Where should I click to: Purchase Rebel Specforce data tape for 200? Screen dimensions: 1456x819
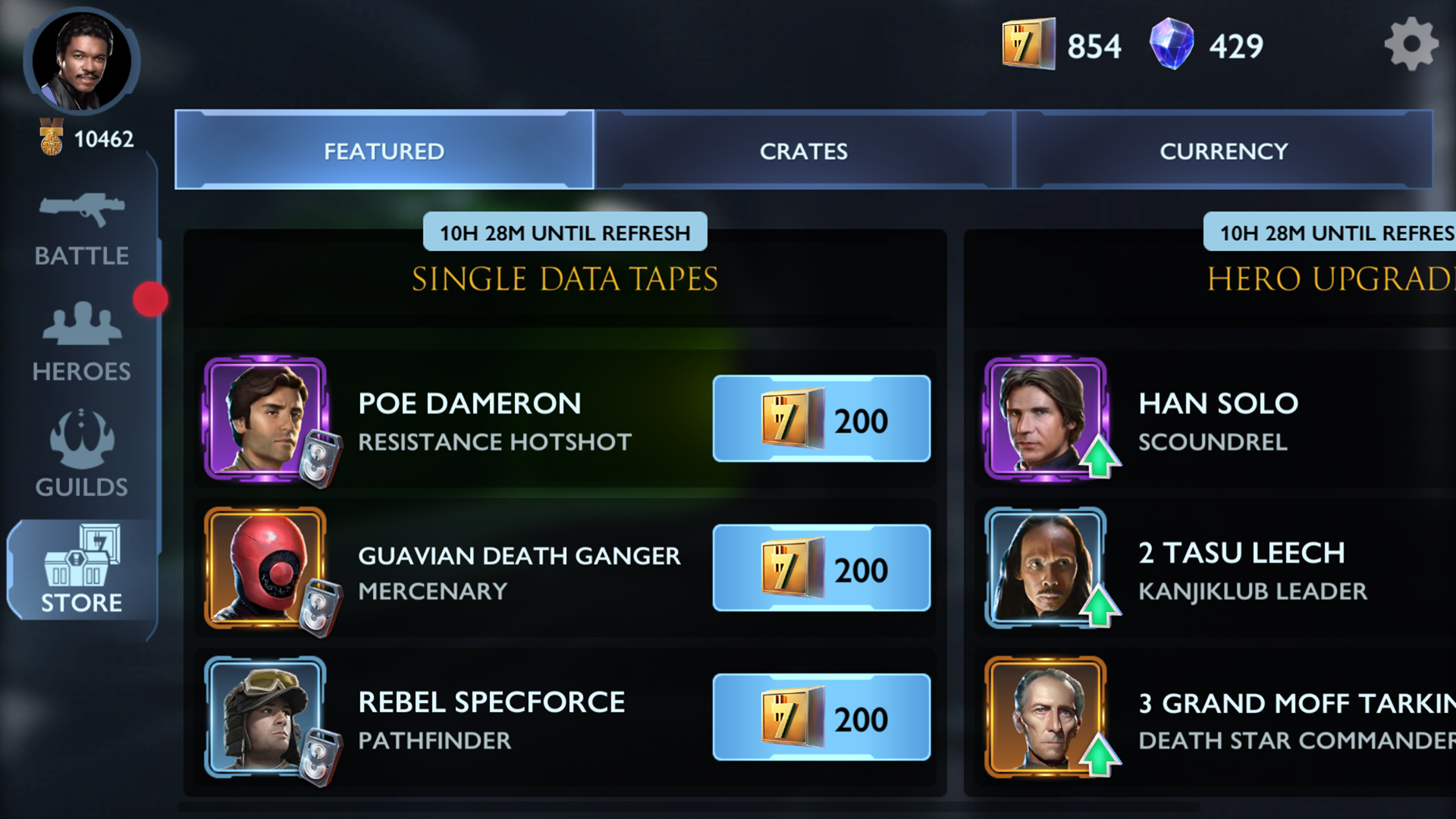[821, 717]
